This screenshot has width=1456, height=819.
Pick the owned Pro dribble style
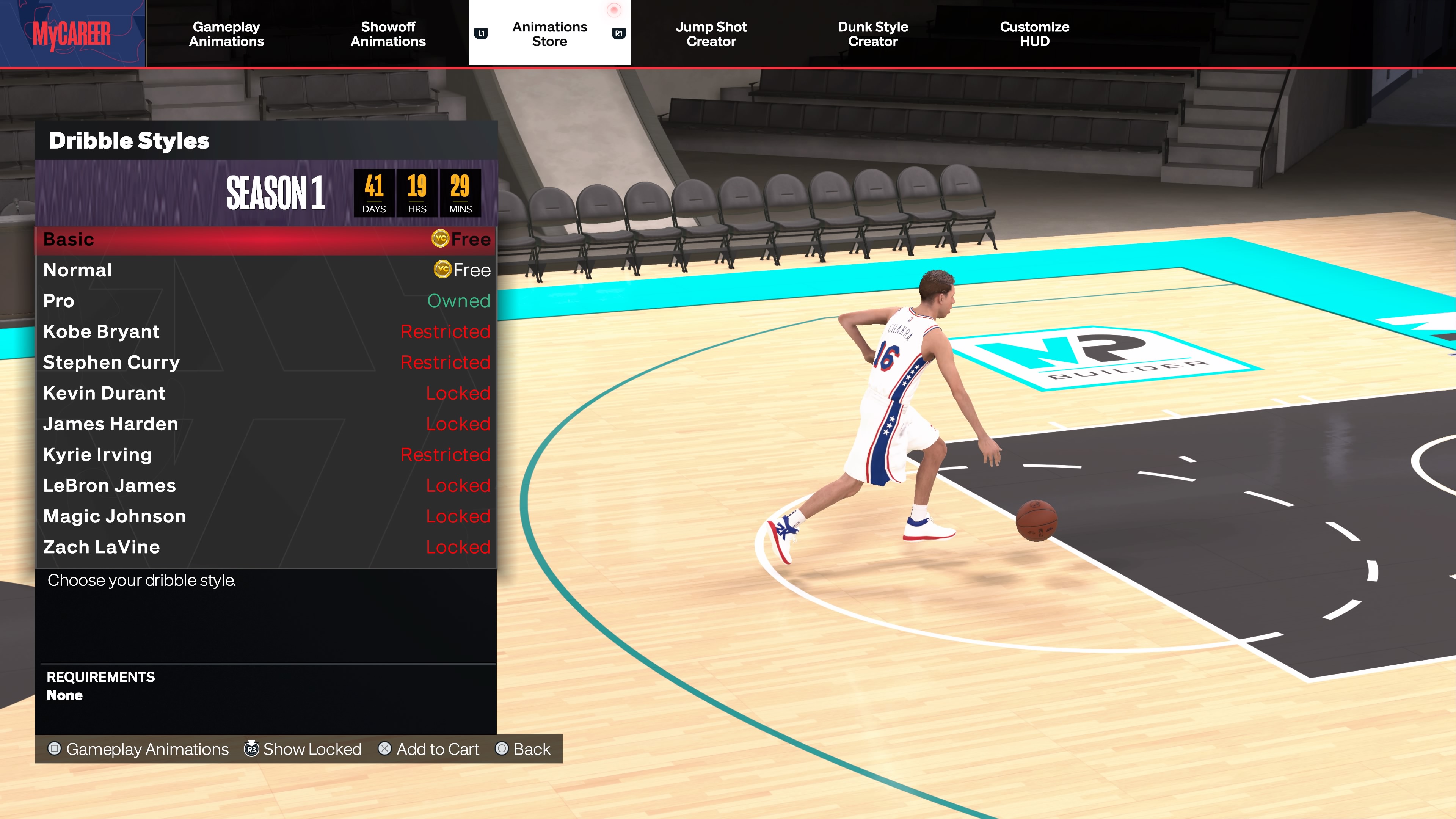(x=266, y=301)
